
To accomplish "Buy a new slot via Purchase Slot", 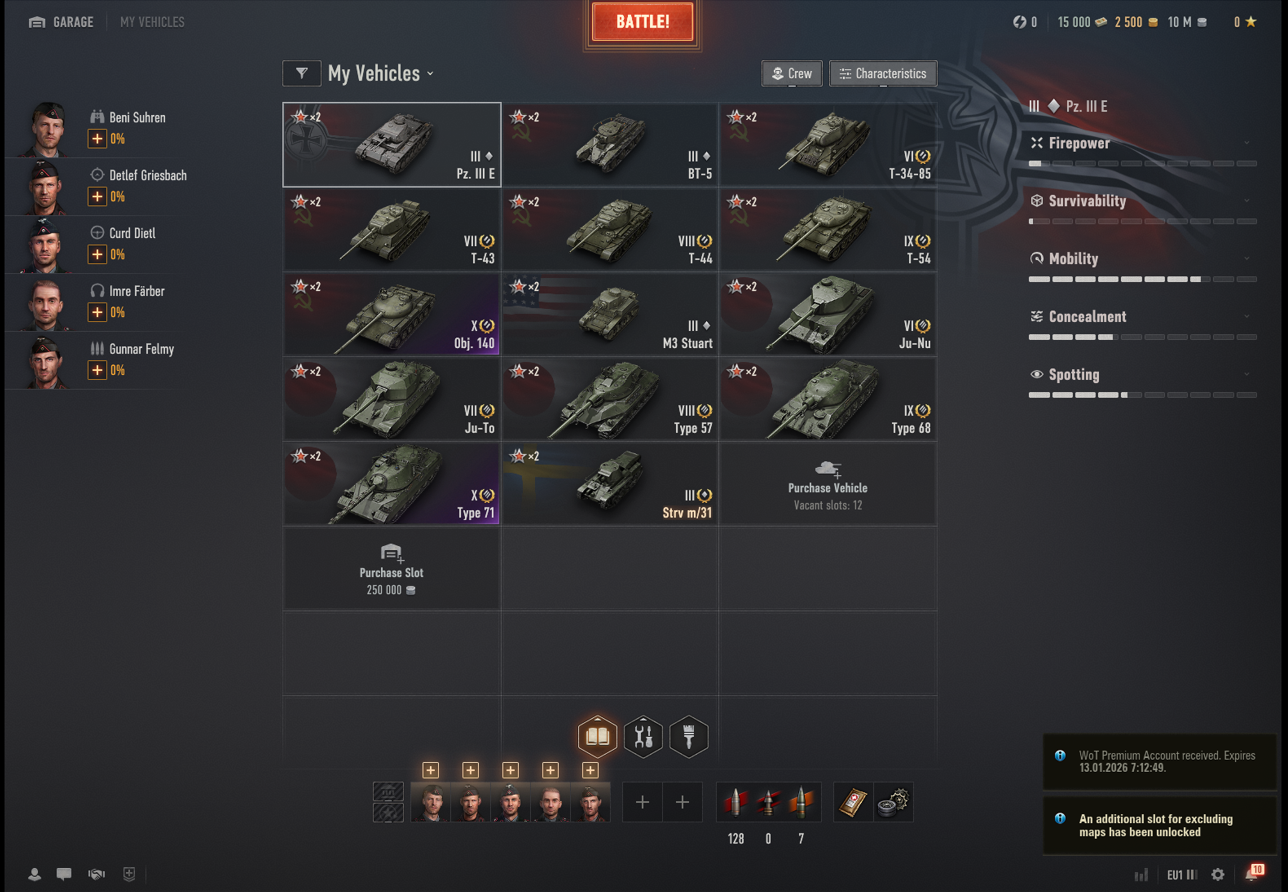I will coord(391,570).
